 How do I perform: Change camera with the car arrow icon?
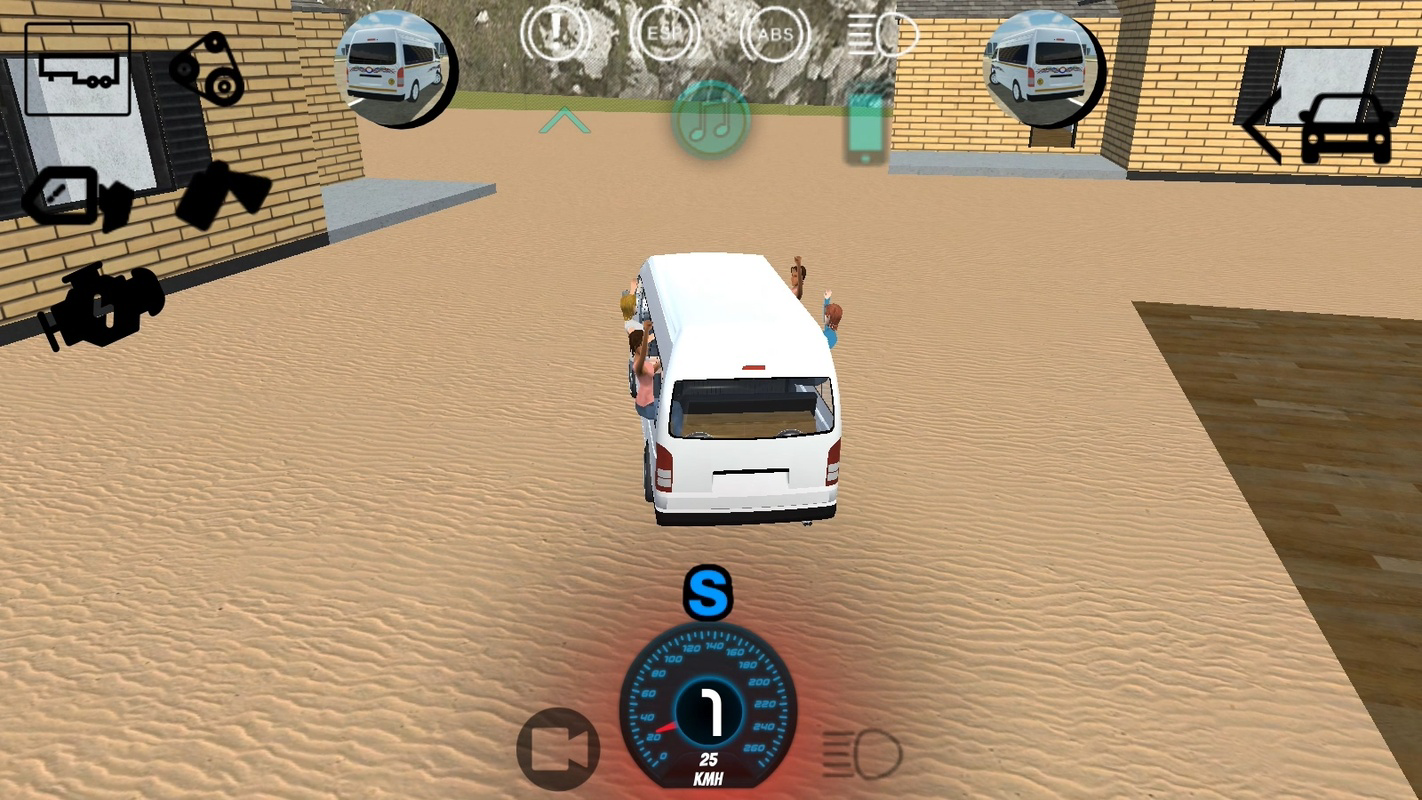coord(1345,128)
